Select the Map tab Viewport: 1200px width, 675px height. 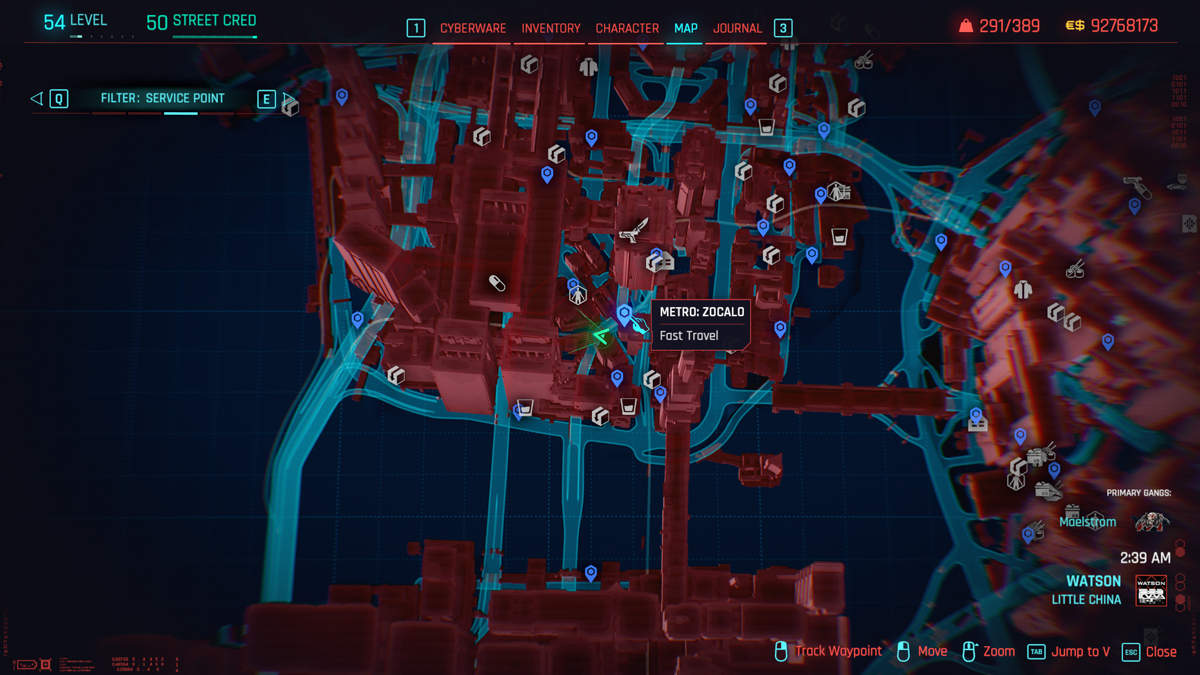coord(686,28)
